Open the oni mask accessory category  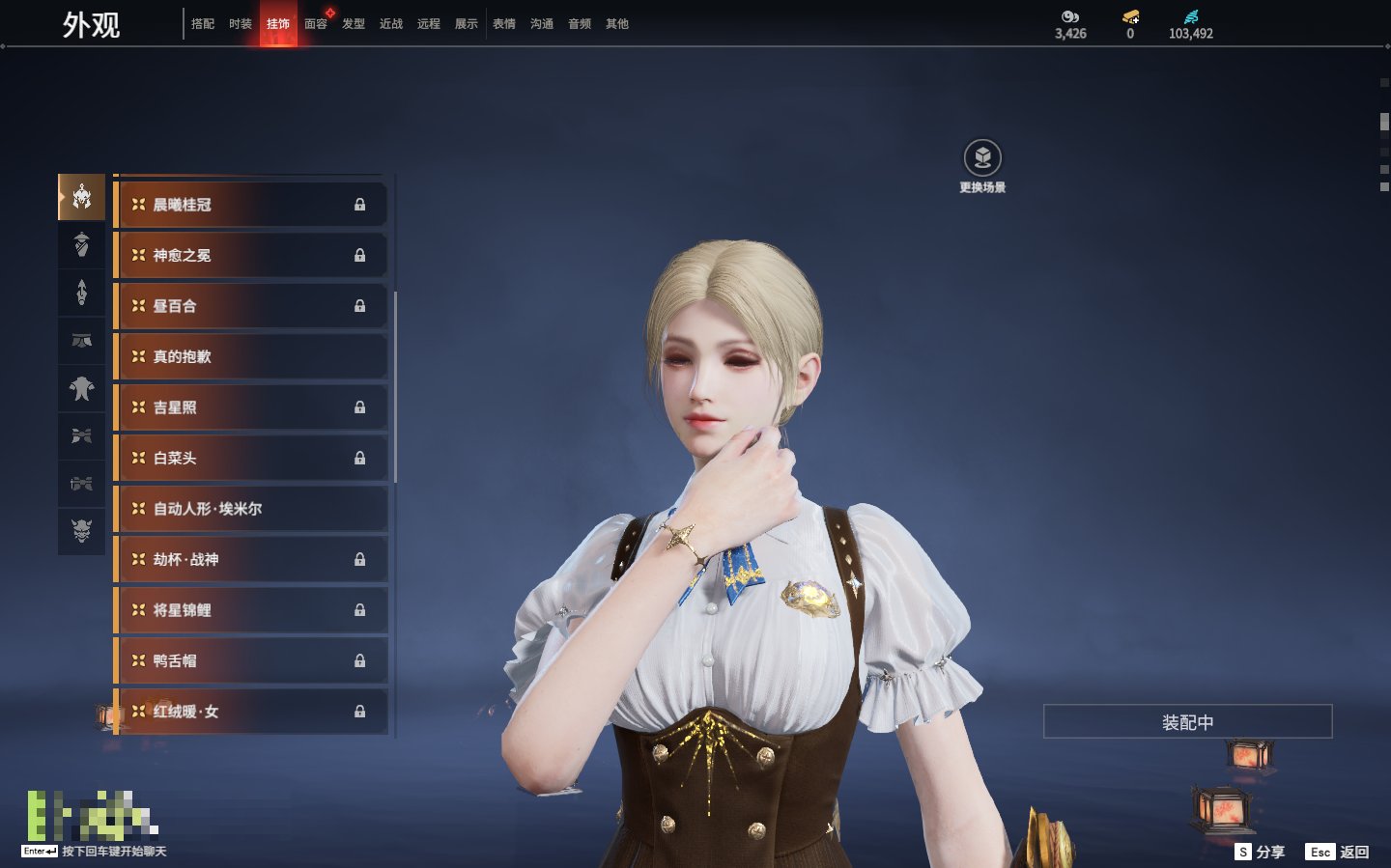pyautogui.click(x=82, y=530)
